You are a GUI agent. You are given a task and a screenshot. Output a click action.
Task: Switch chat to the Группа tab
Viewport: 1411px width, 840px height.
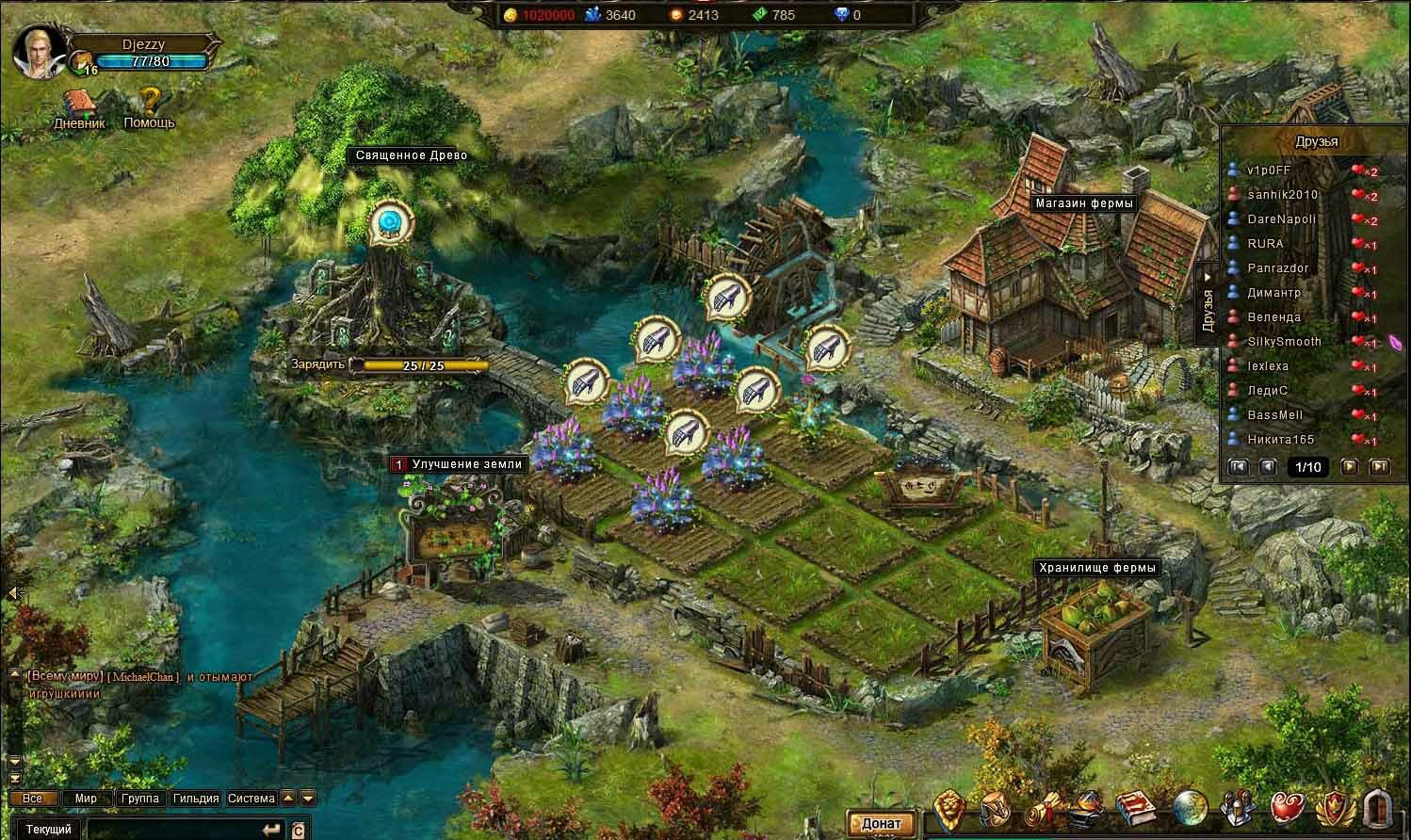click(139, 799)
